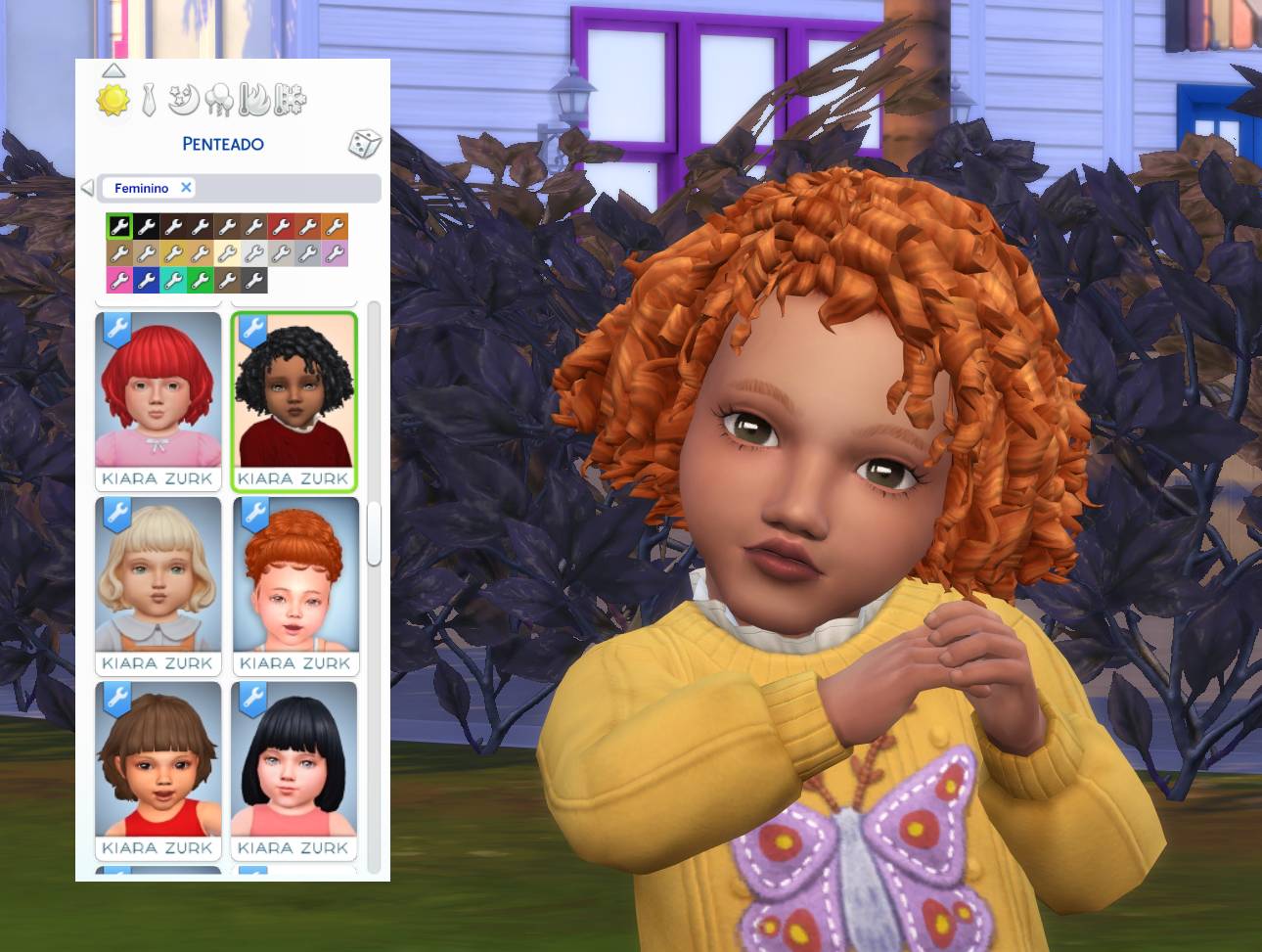Image resolution: width=1262 pixels, height=952 pixels.
Task: Collapse the panel with the upward triangle
Action: 114,69
